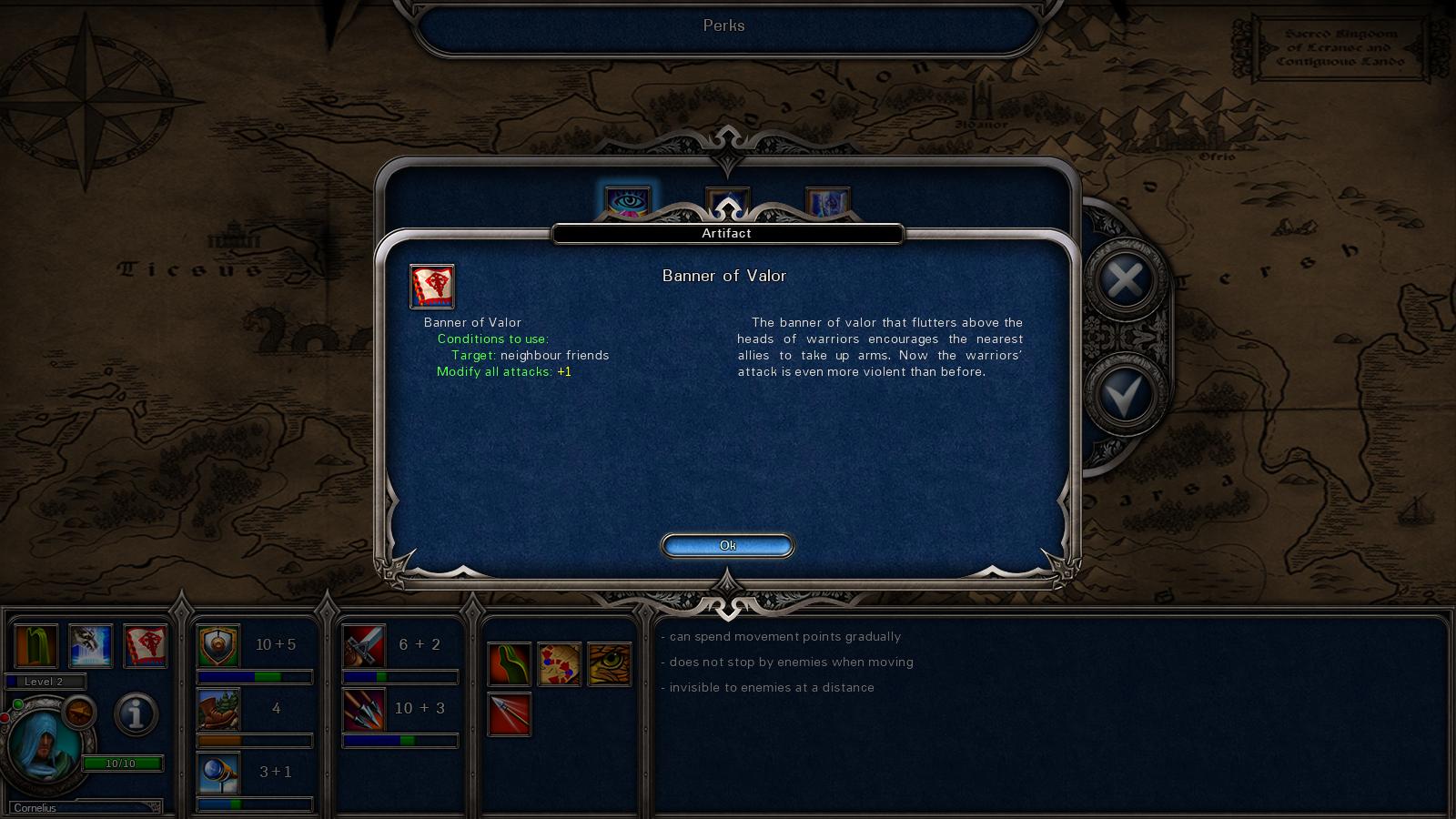Click the reptile eye perk icon
This screenshot has width=1456, height=819.
pyautogui.click(x=610, y=664)
